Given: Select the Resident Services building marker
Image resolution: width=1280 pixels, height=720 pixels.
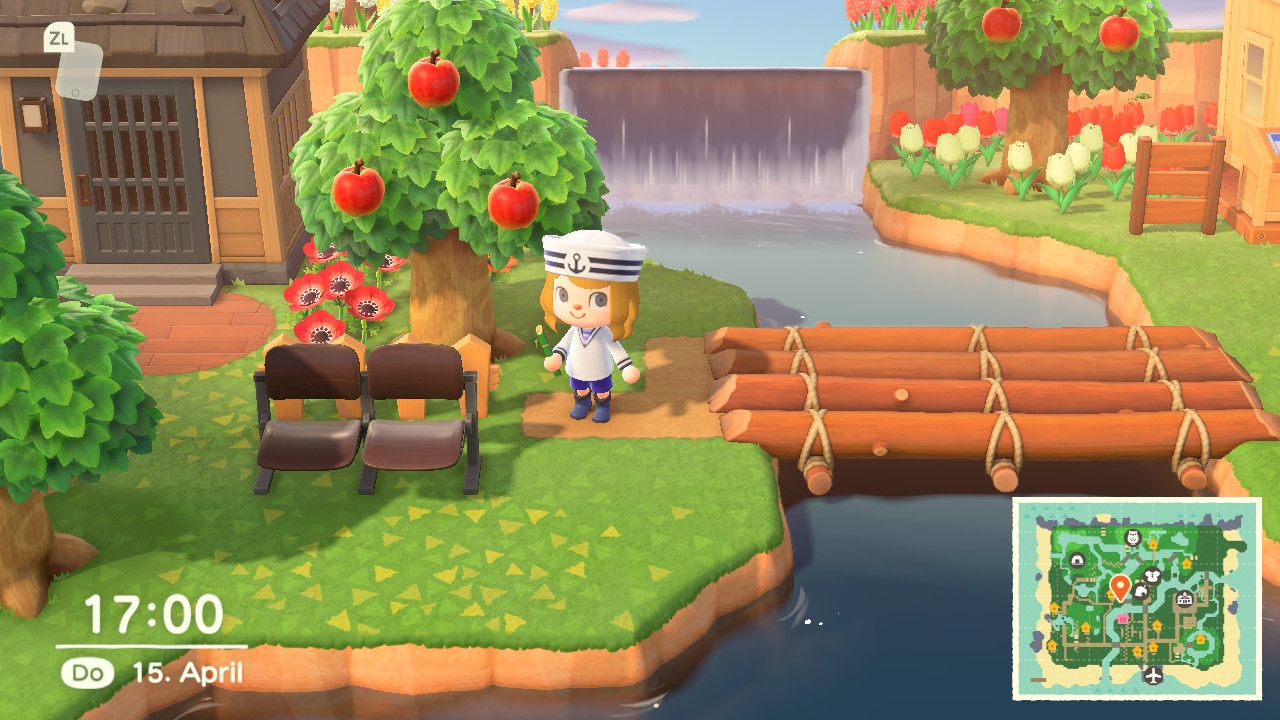Looking at the screenshot, I should [x=1185, y=599].
